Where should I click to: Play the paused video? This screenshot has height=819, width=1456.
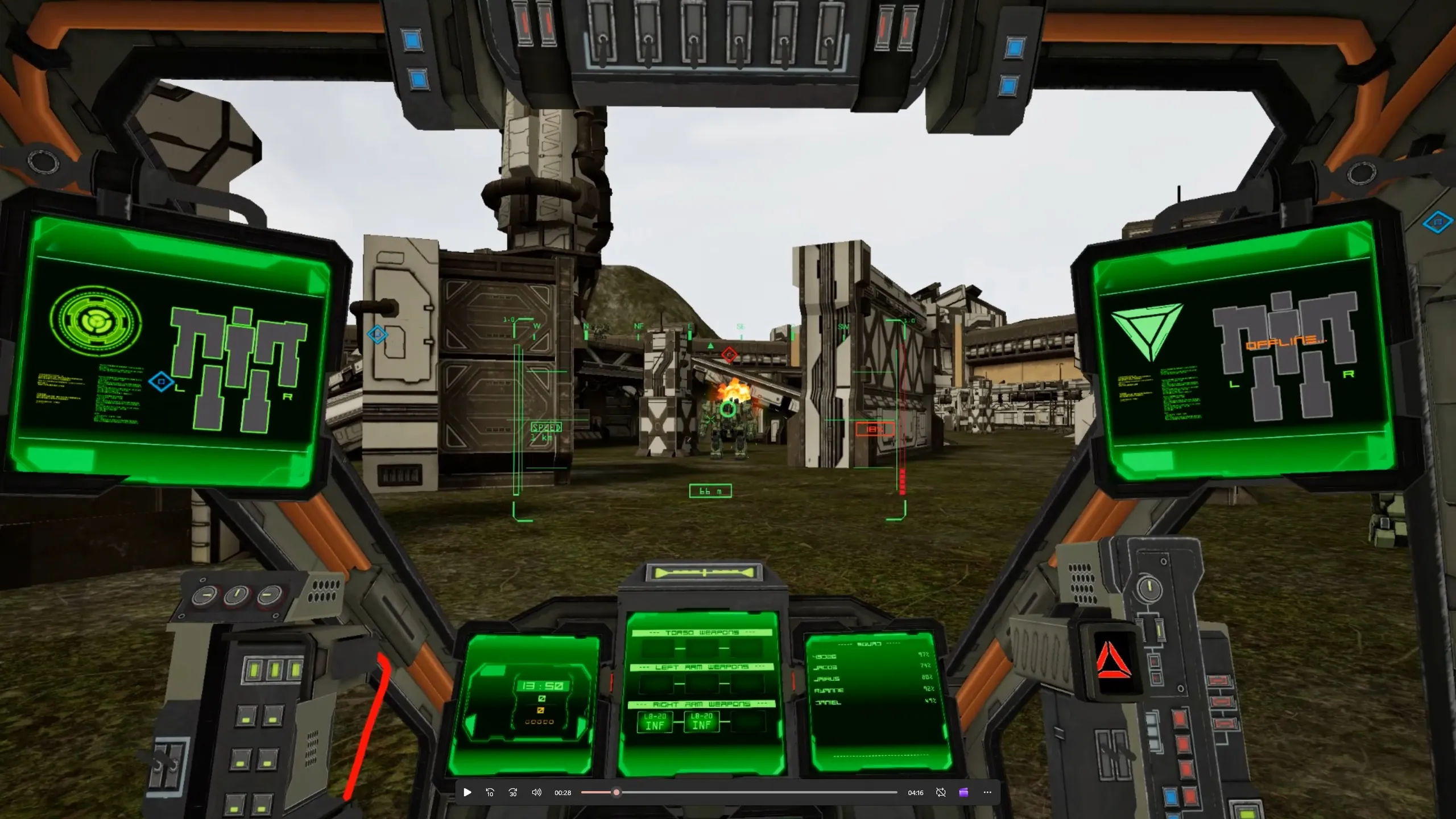(468, 792)
